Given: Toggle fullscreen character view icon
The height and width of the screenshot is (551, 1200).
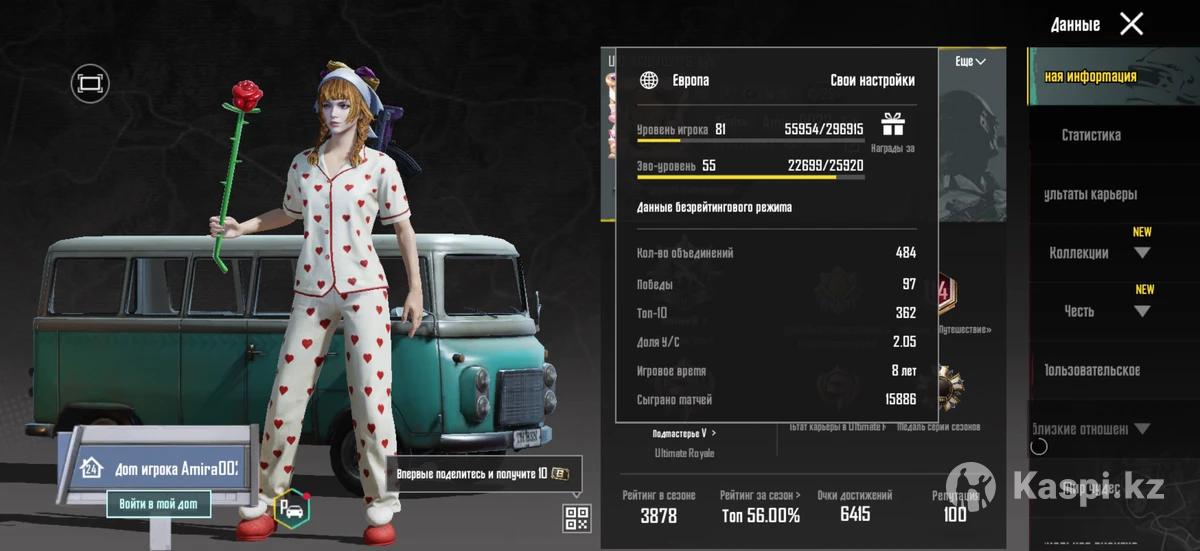Looking at the screenshot, I should (90, 83).
